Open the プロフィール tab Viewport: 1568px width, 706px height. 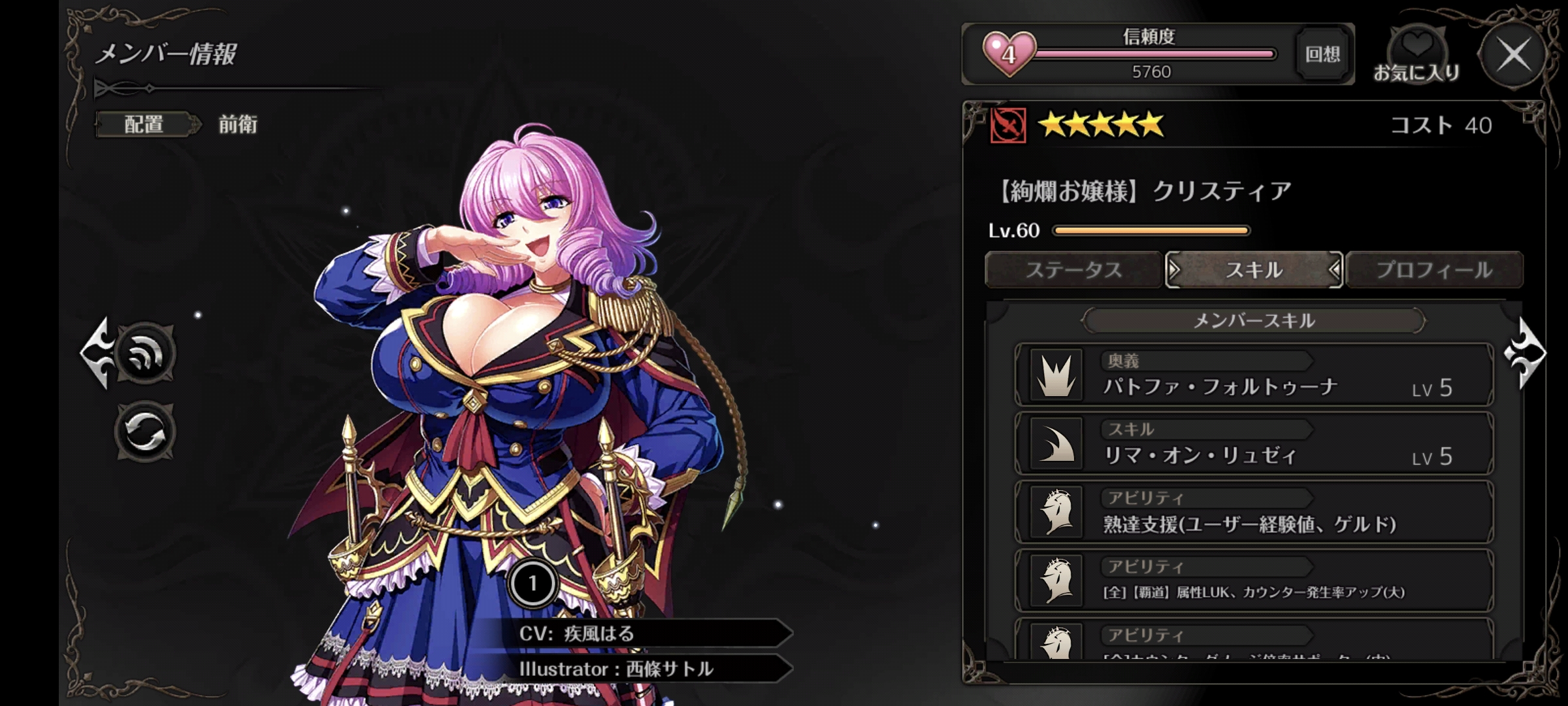point(1434,270)
